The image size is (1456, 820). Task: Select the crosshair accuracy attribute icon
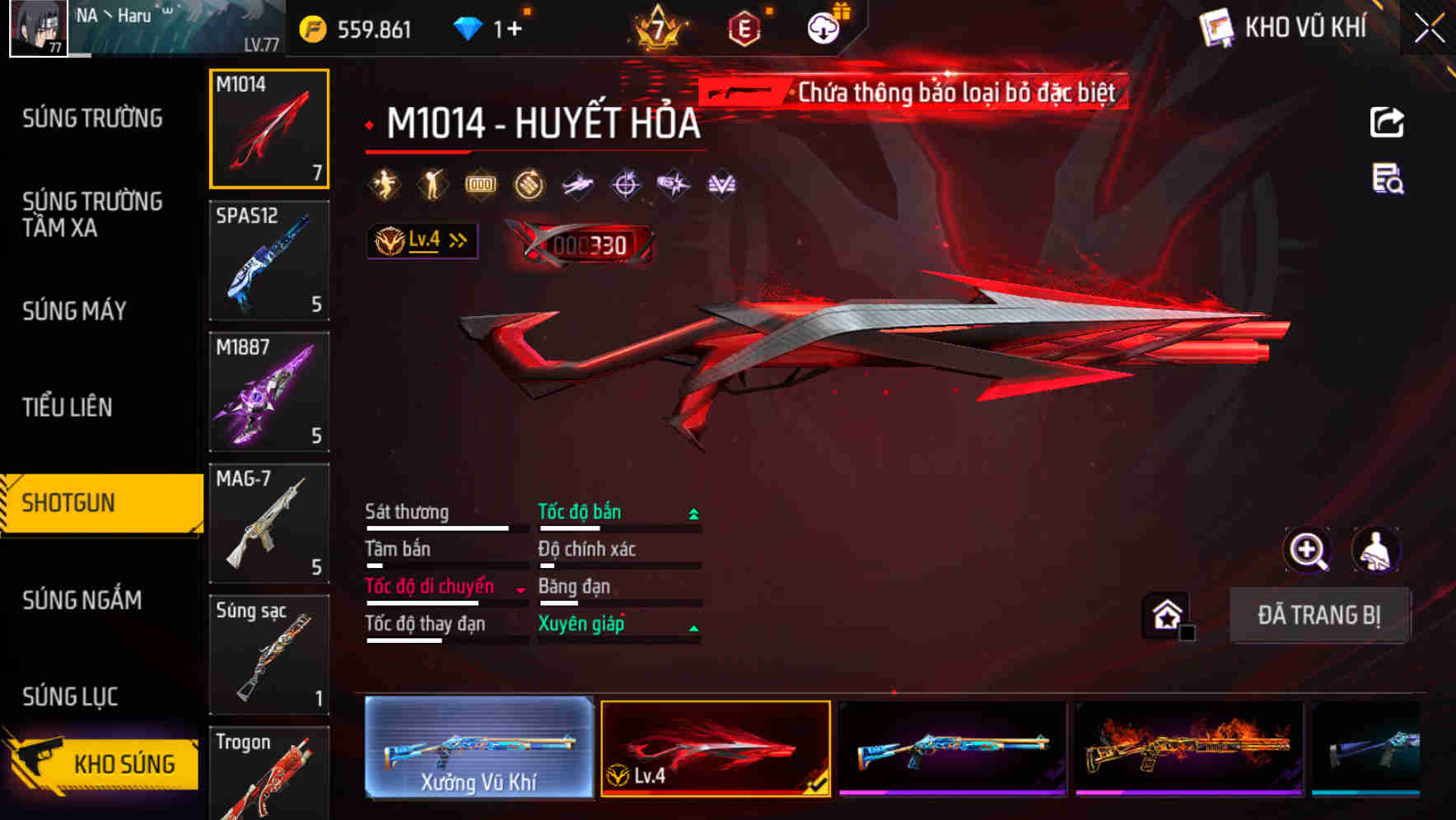(x=625, y=185)
